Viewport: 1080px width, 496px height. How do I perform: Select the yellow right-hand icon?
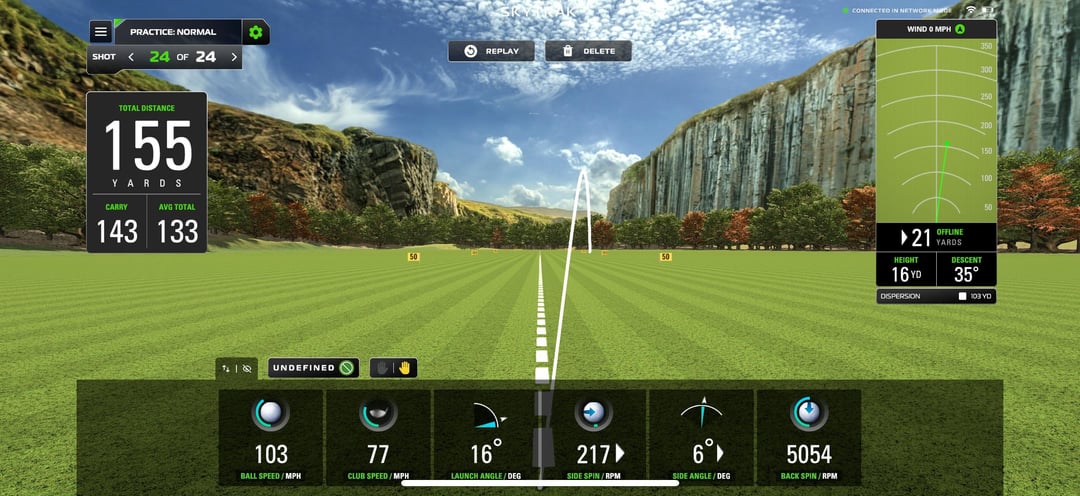(x=405, y=368)
